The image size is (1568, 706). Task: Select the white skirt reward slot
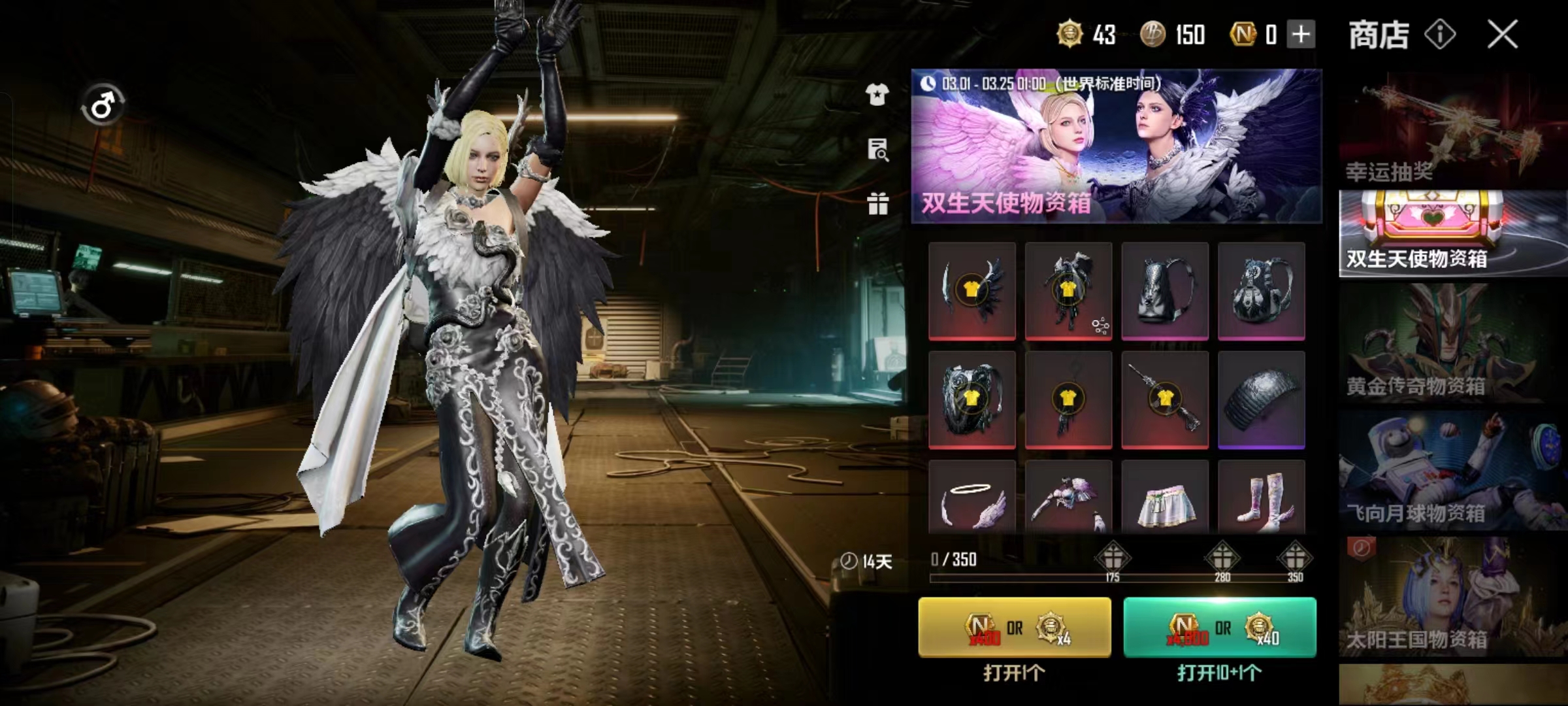pyautogui.click(x=1165, y=498)
